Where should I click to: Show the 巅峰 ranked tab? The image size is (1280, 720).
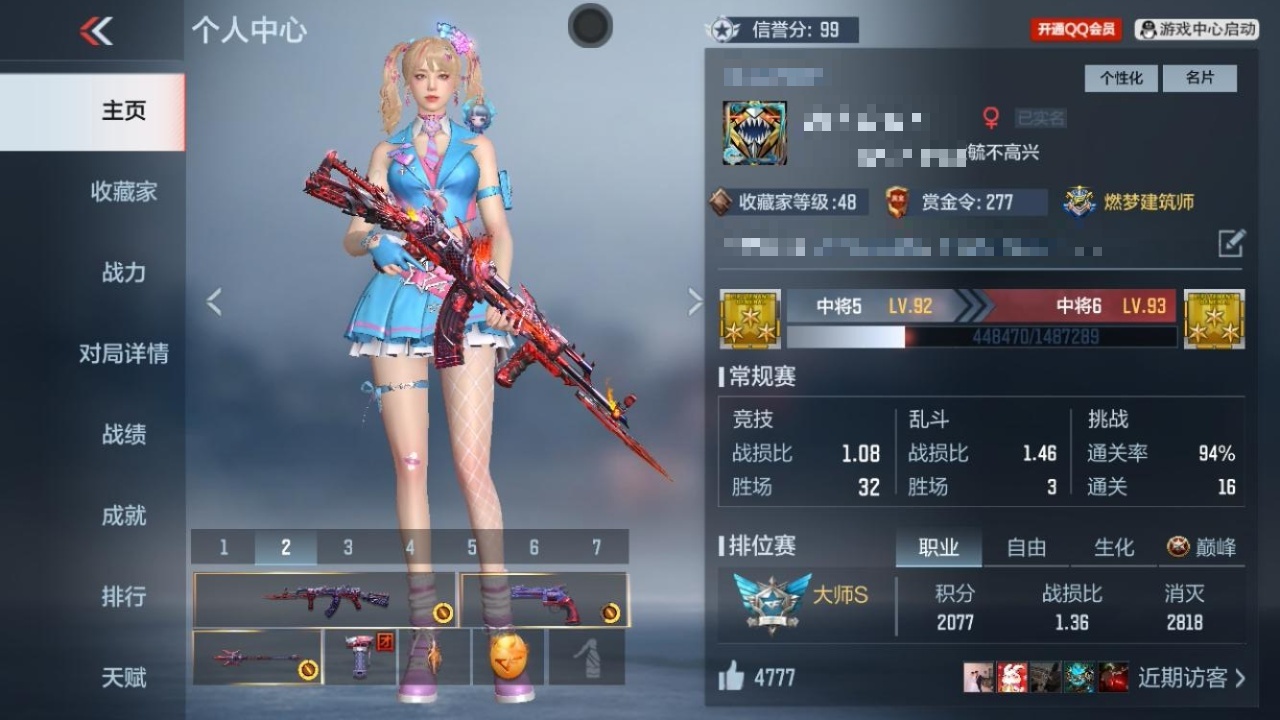[x=1201, y=547]
